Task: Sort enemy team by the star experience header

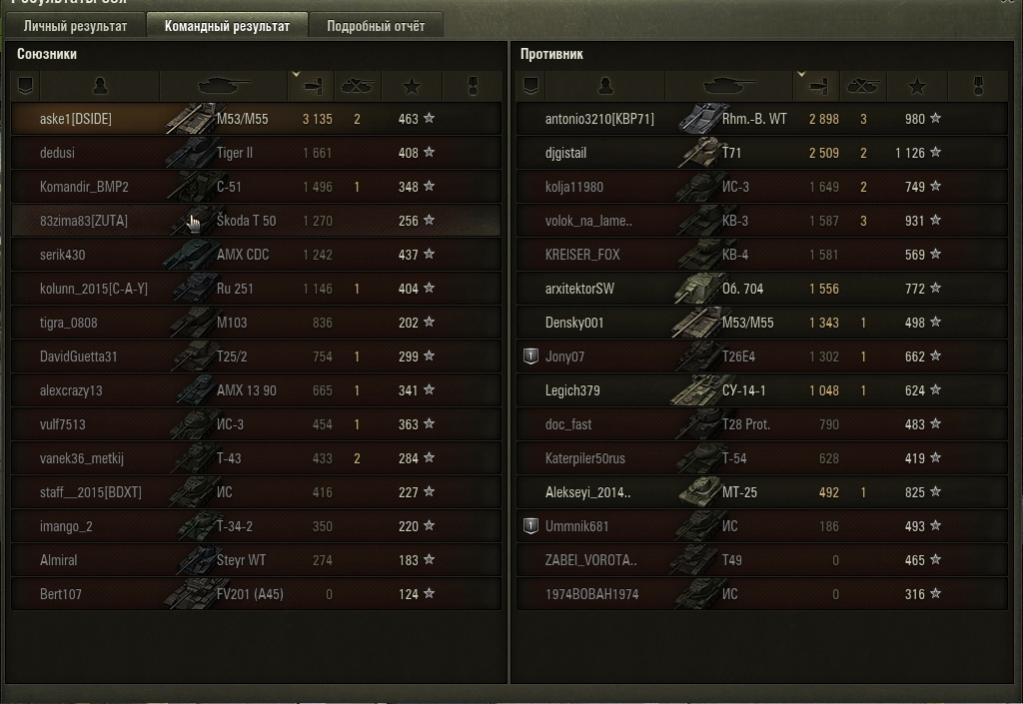Action: point(916,86)
